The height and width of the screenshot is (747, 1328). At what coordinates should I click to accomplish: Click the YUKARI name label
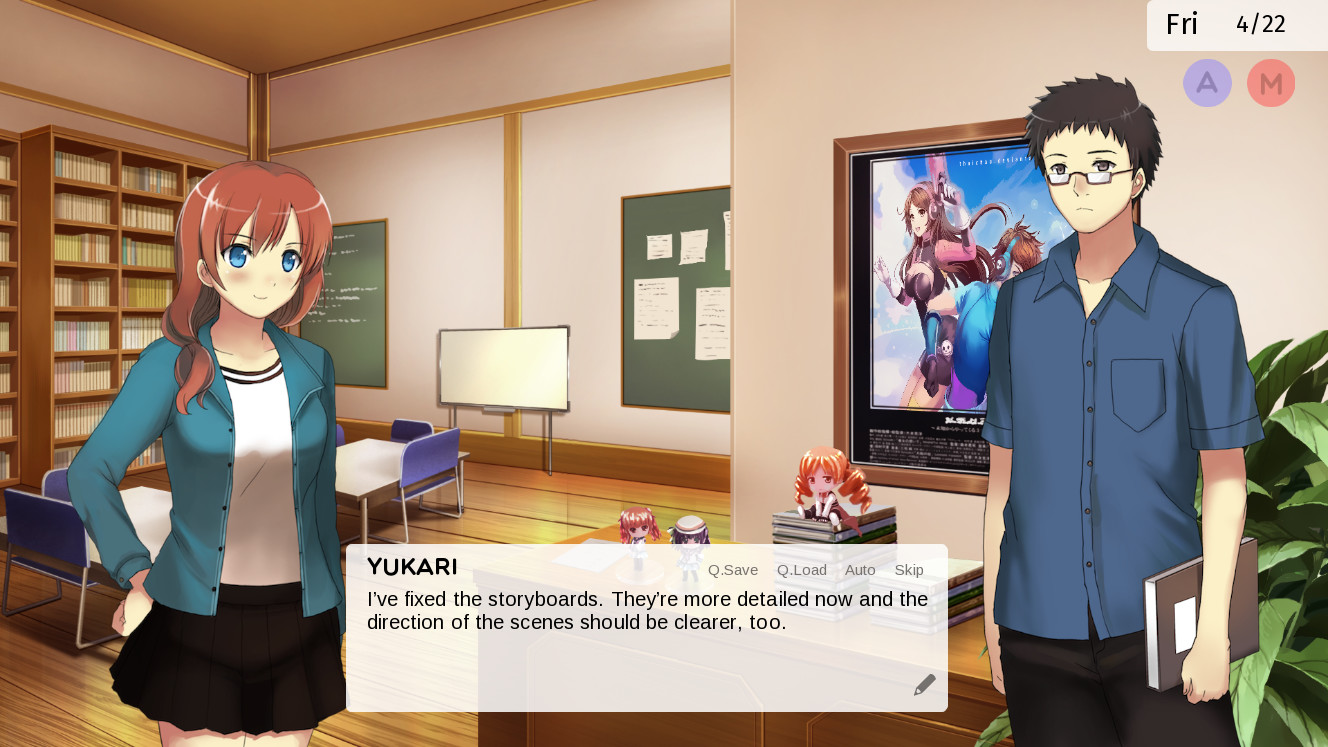(412, 567)
